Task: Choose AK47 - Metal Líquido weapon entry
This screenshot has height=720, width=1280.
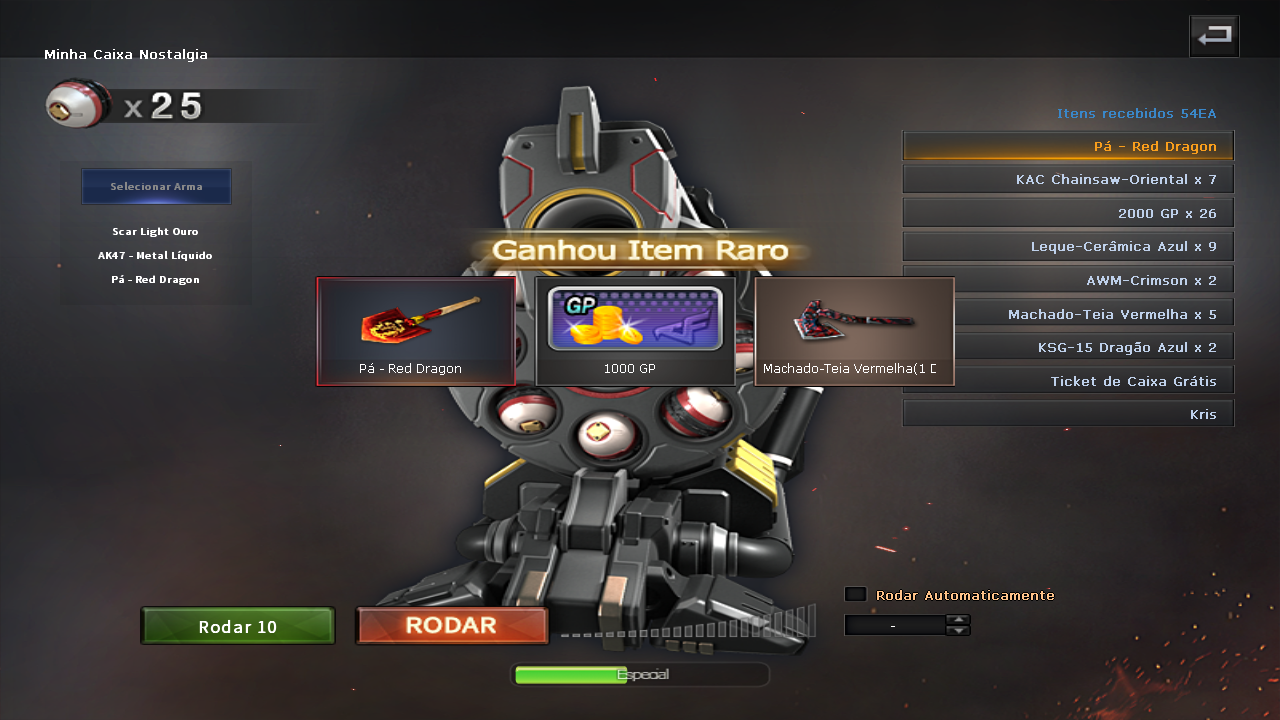Action: pyautogui.click(x=155, y=256)
